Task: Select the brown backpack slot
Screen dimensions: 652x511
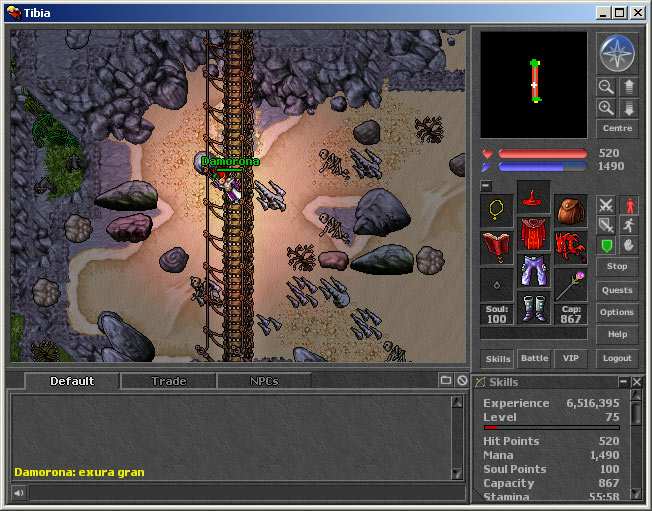Action: click(570, 211)
